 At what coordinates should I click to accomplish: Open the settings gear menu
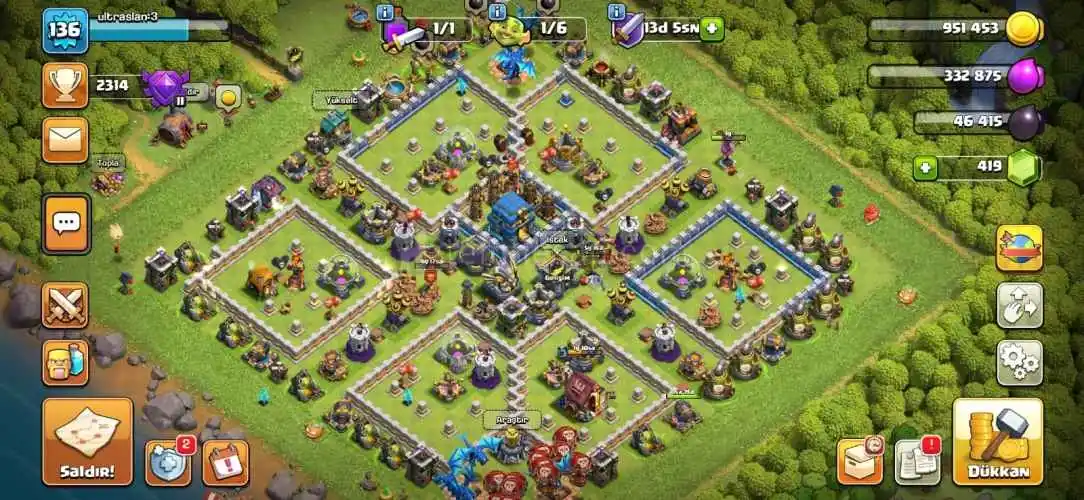[1019, 363]
